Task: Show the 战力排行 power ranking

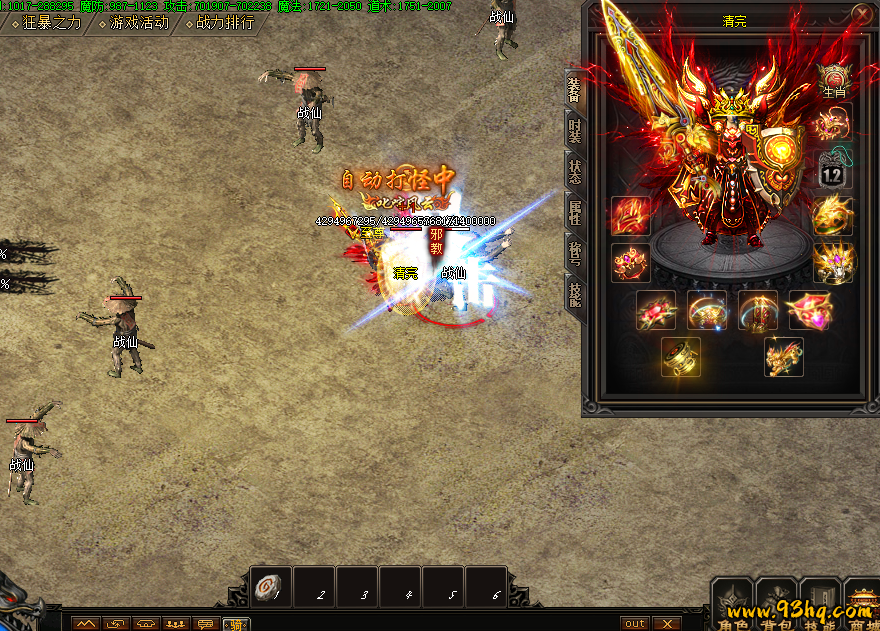Action: tap(223, 22)
